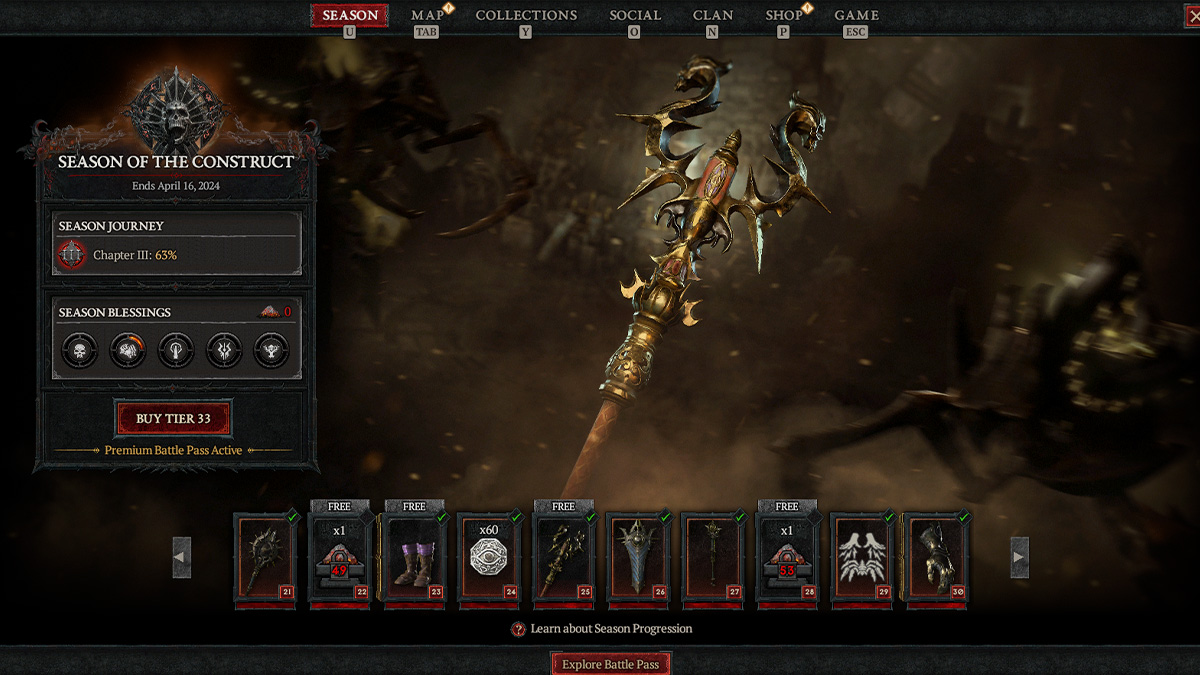
Task: Pick the tier 30 gauntlets reward
Action: 936,557
